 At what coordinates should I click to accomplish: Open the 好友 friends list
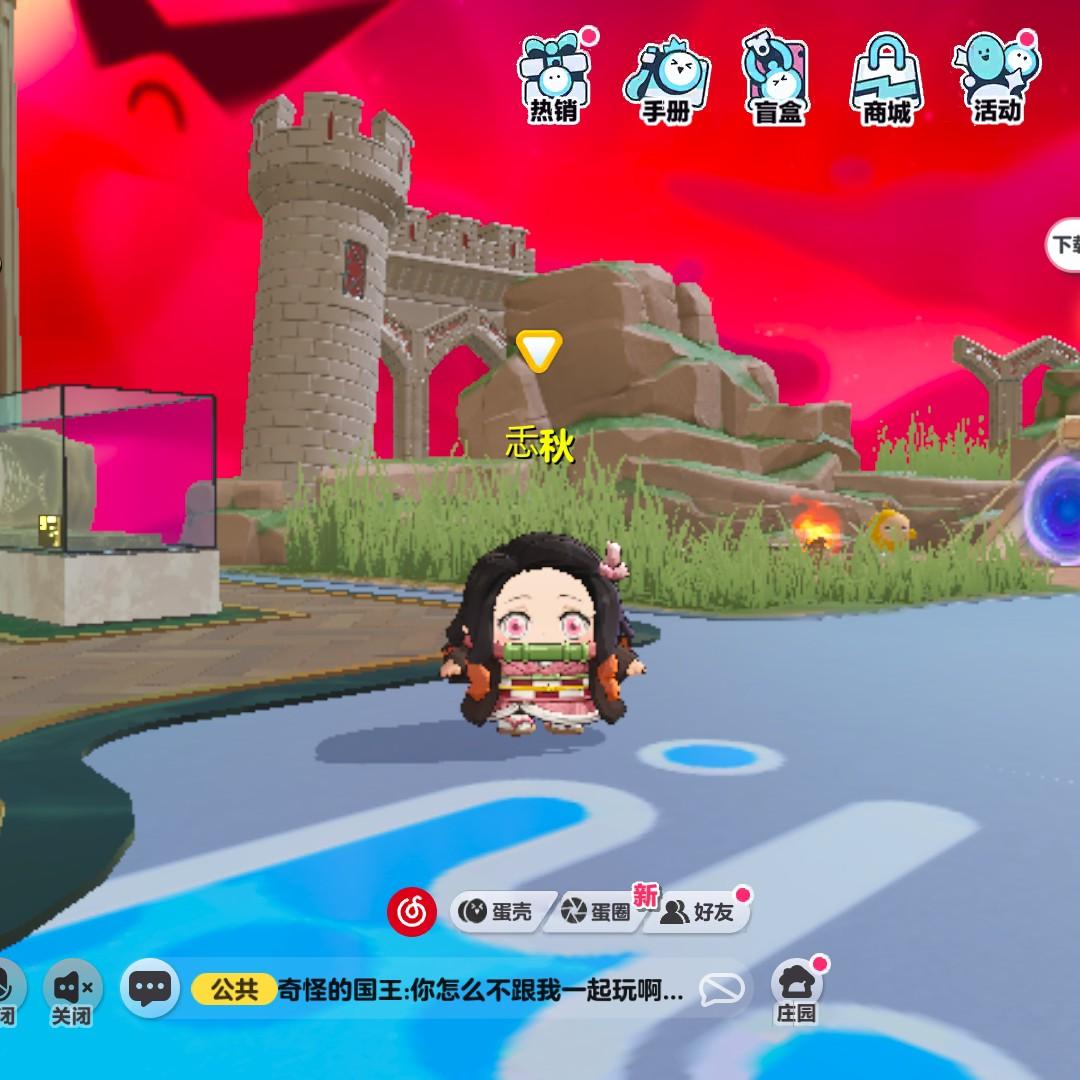point(700,912)
